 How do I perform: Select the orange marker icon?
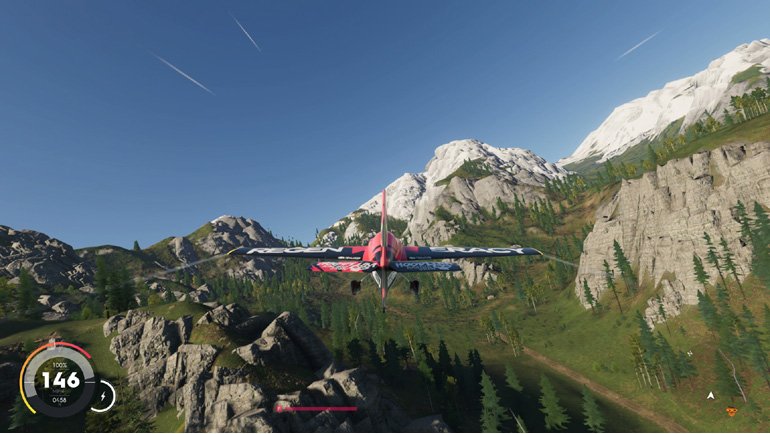pos(731,411)
